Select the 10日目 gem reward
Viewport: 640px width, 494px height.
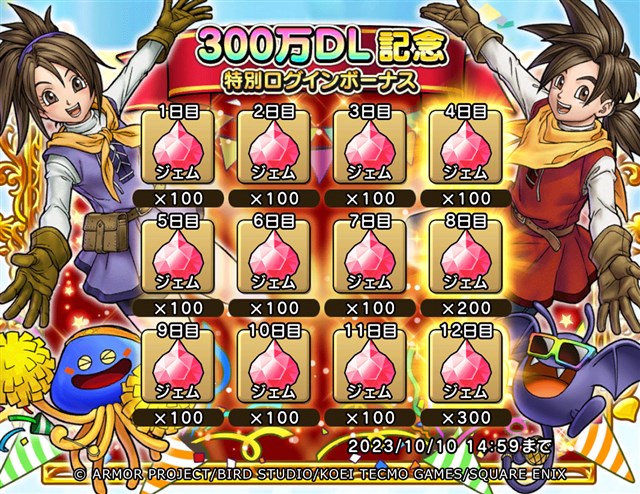(273, 365)
